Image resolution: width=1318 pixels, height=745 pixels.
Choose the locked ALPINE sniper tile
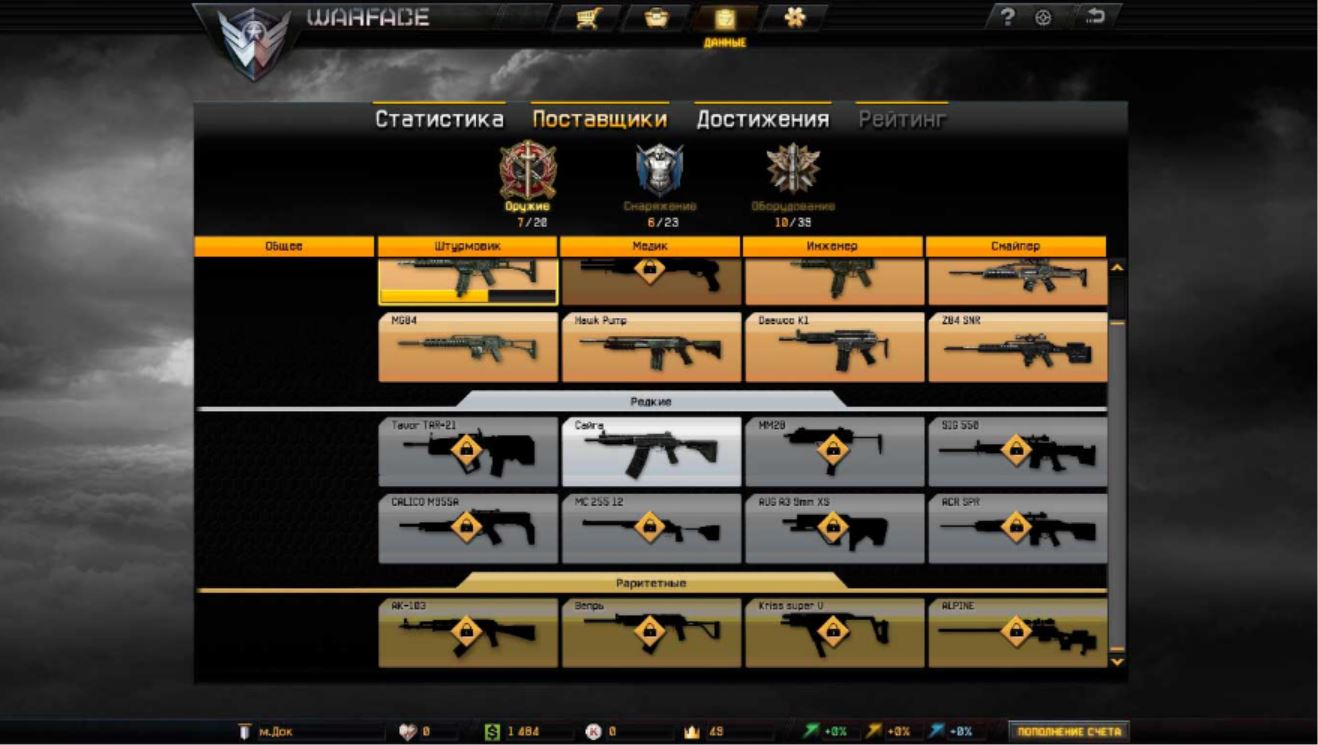[1016, 632]
